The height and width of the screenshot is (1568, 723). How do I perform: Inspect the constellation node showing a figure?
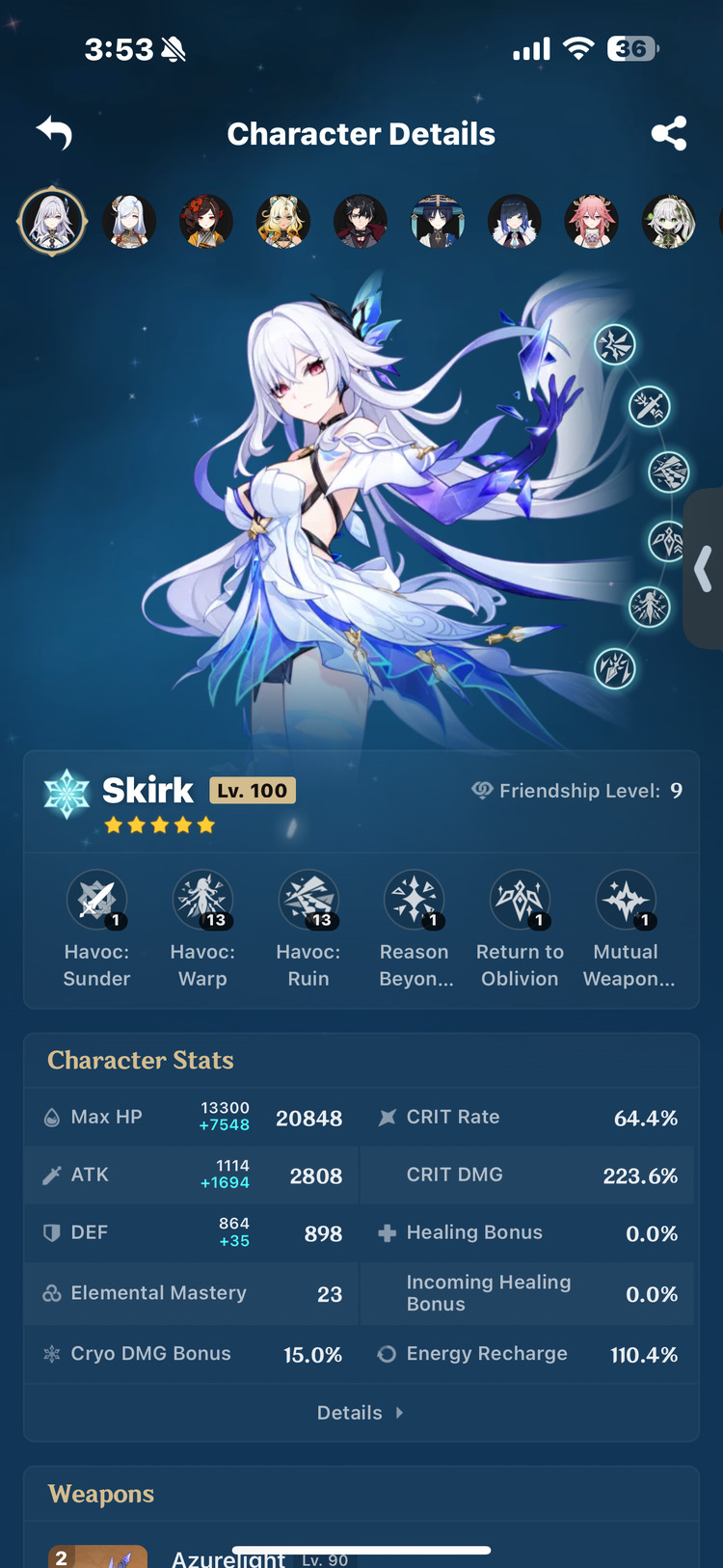649,607
